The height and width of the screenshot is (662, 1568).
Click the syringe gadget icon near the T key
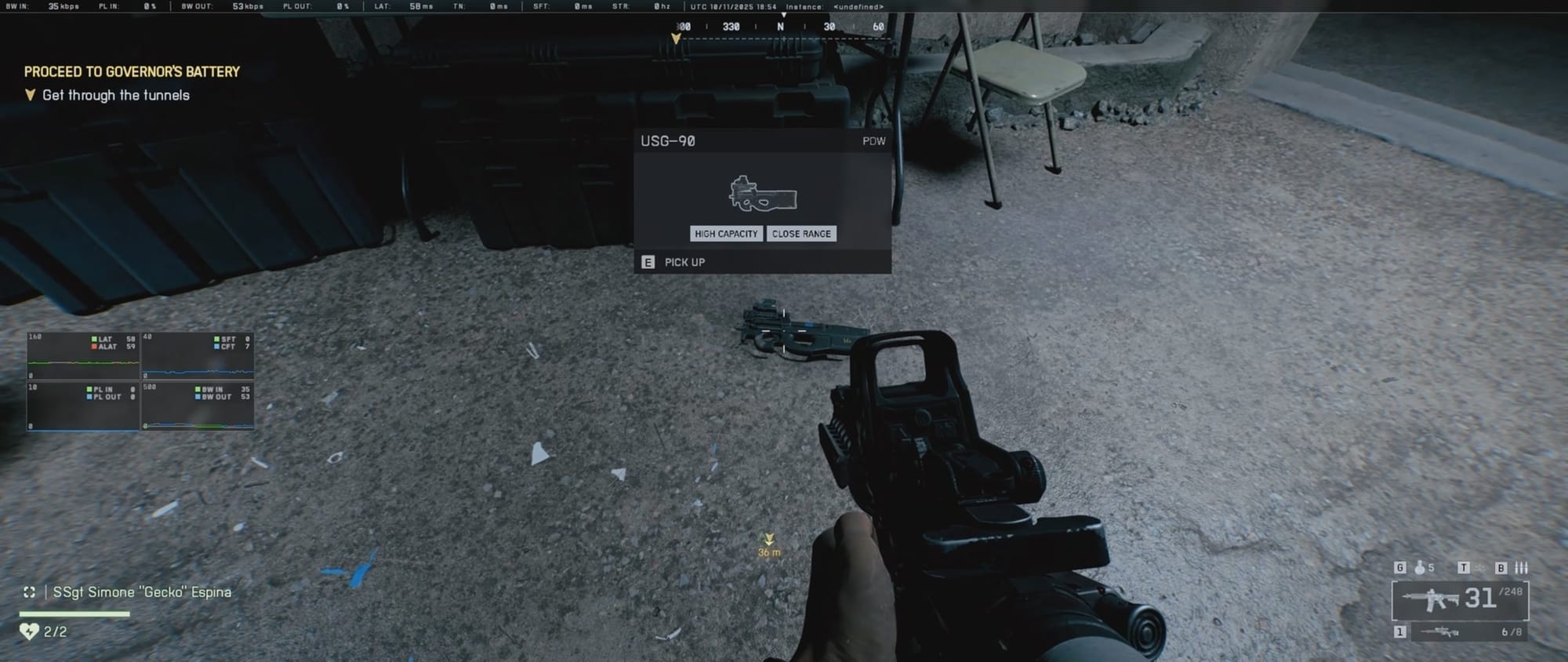pyautogui.click(x=1482, y=569)
